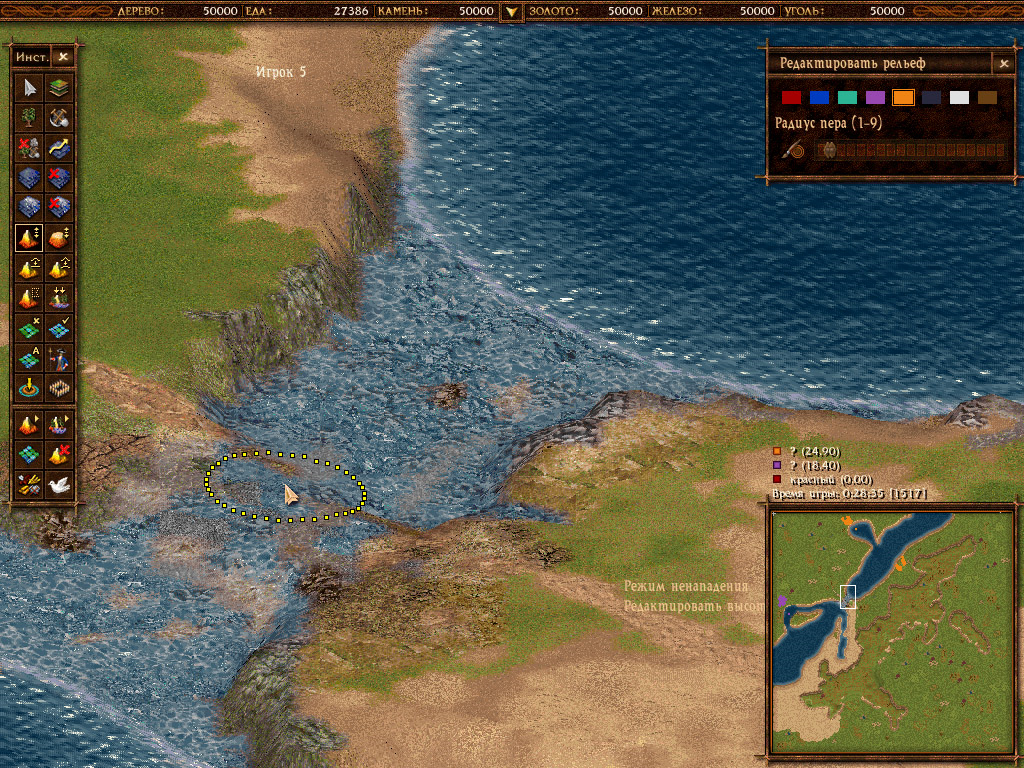
Task: Choose the blue color swatch
Action: coord(820,98)
